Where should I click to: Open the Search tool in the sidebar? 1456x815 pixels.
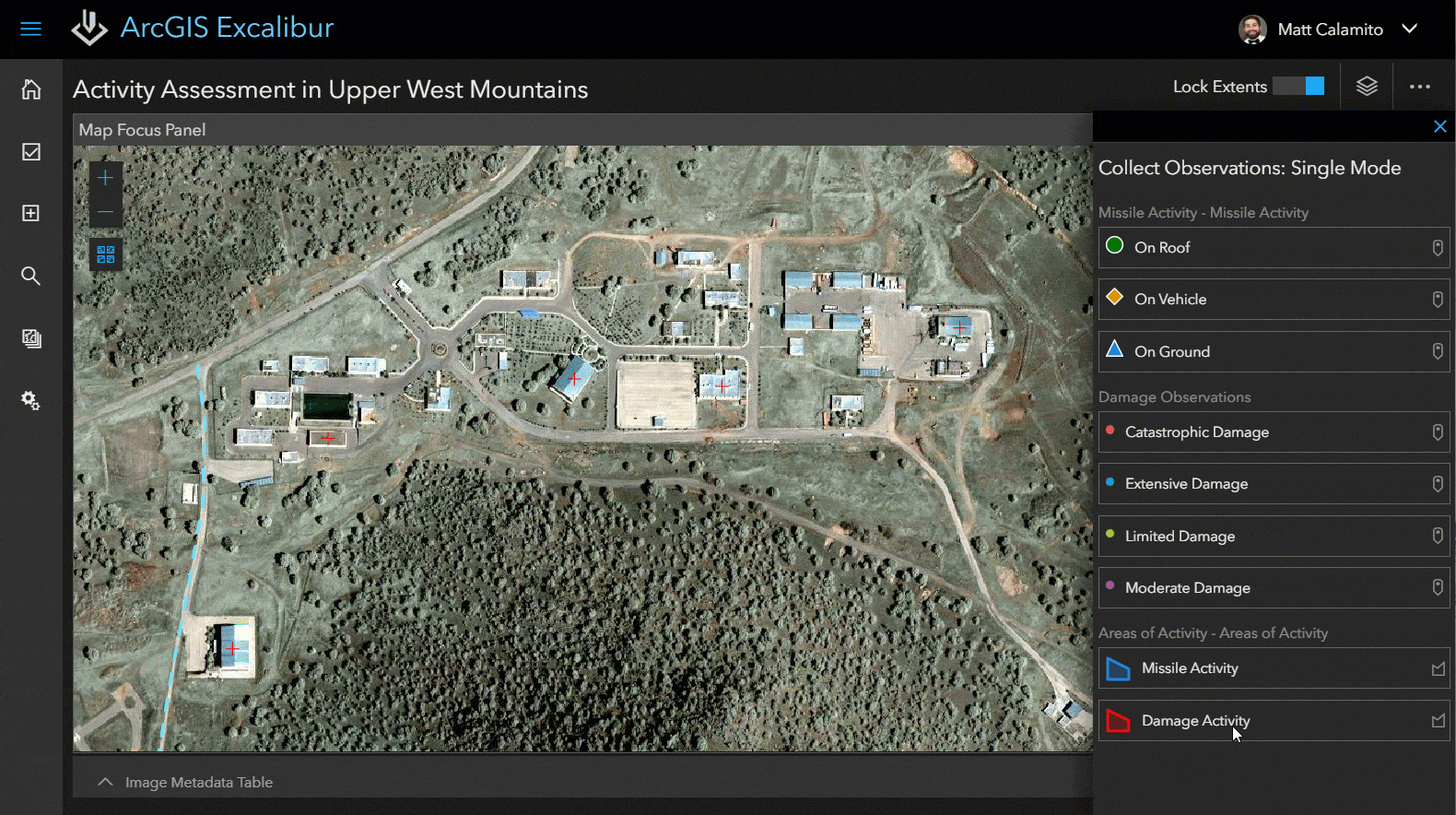30,275
